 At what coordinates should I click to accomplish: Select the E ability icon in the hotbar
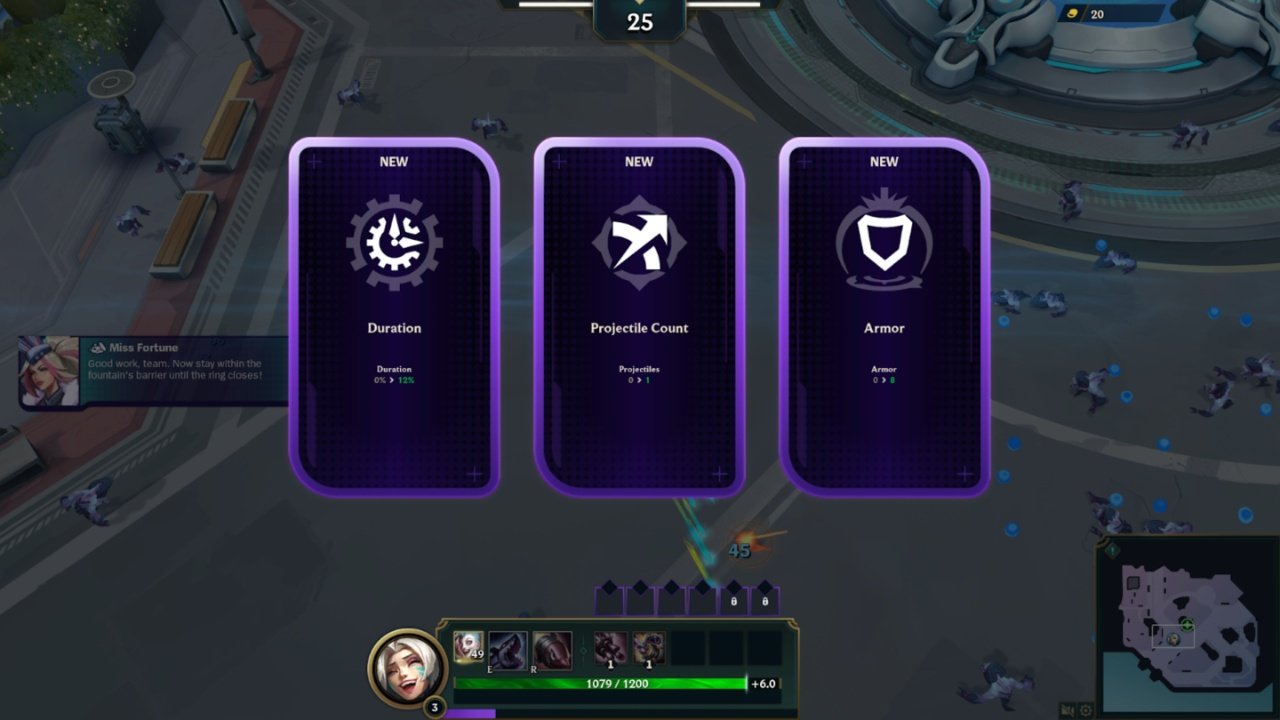[x=508, y=646]
